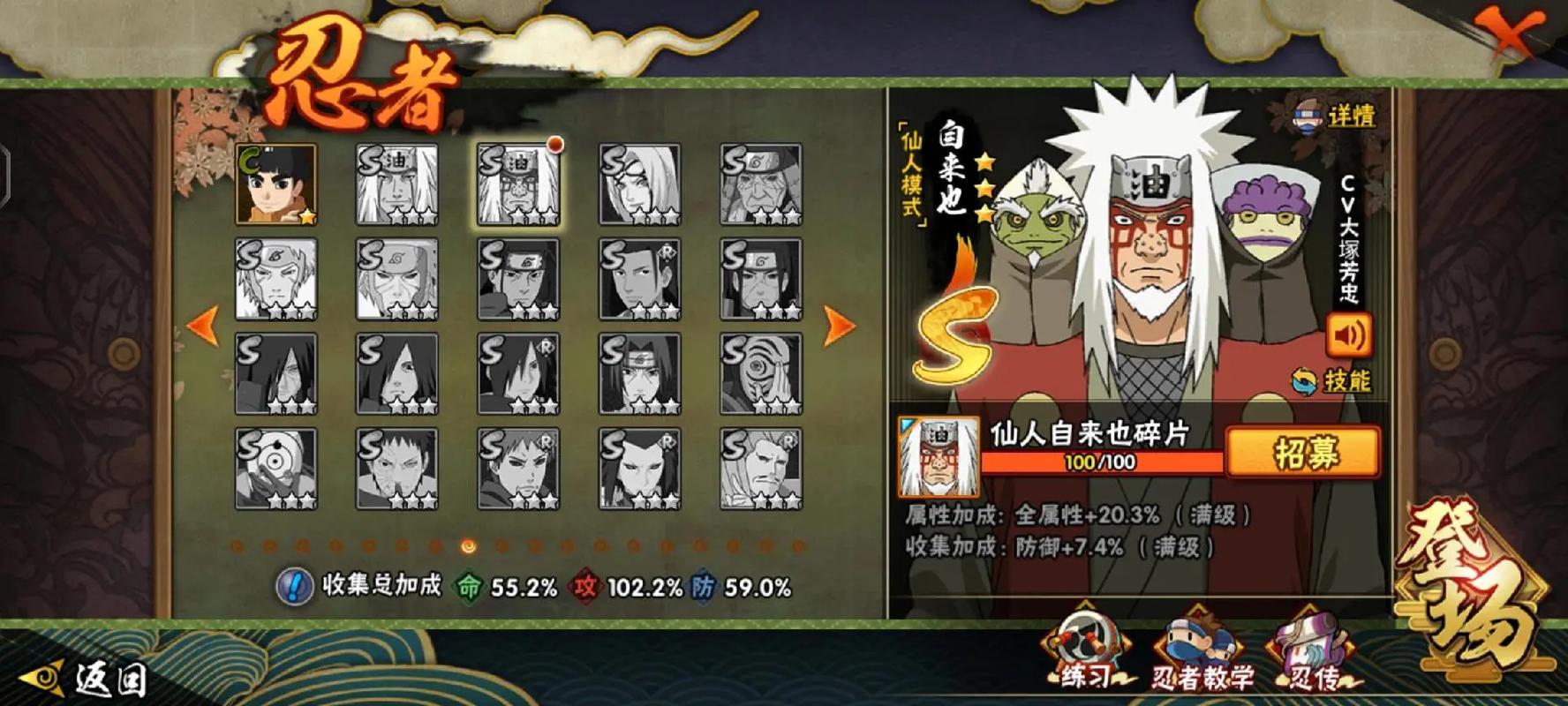Recruit Sage Jiraiya with the 招募 button

pos(1303,454)
